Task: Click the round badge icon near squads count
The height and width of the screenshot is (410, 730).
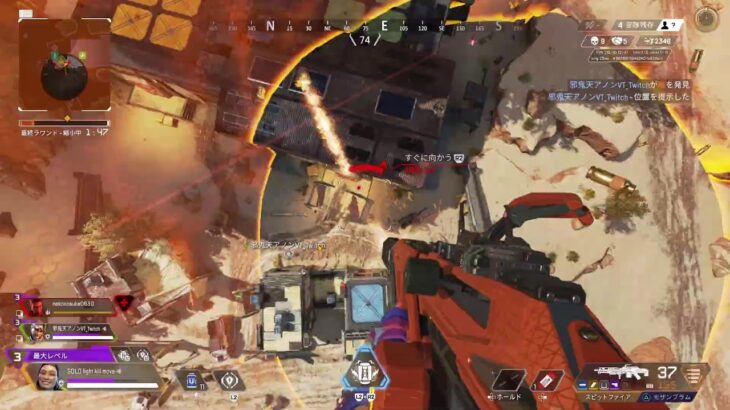Action: pos(707,18)
